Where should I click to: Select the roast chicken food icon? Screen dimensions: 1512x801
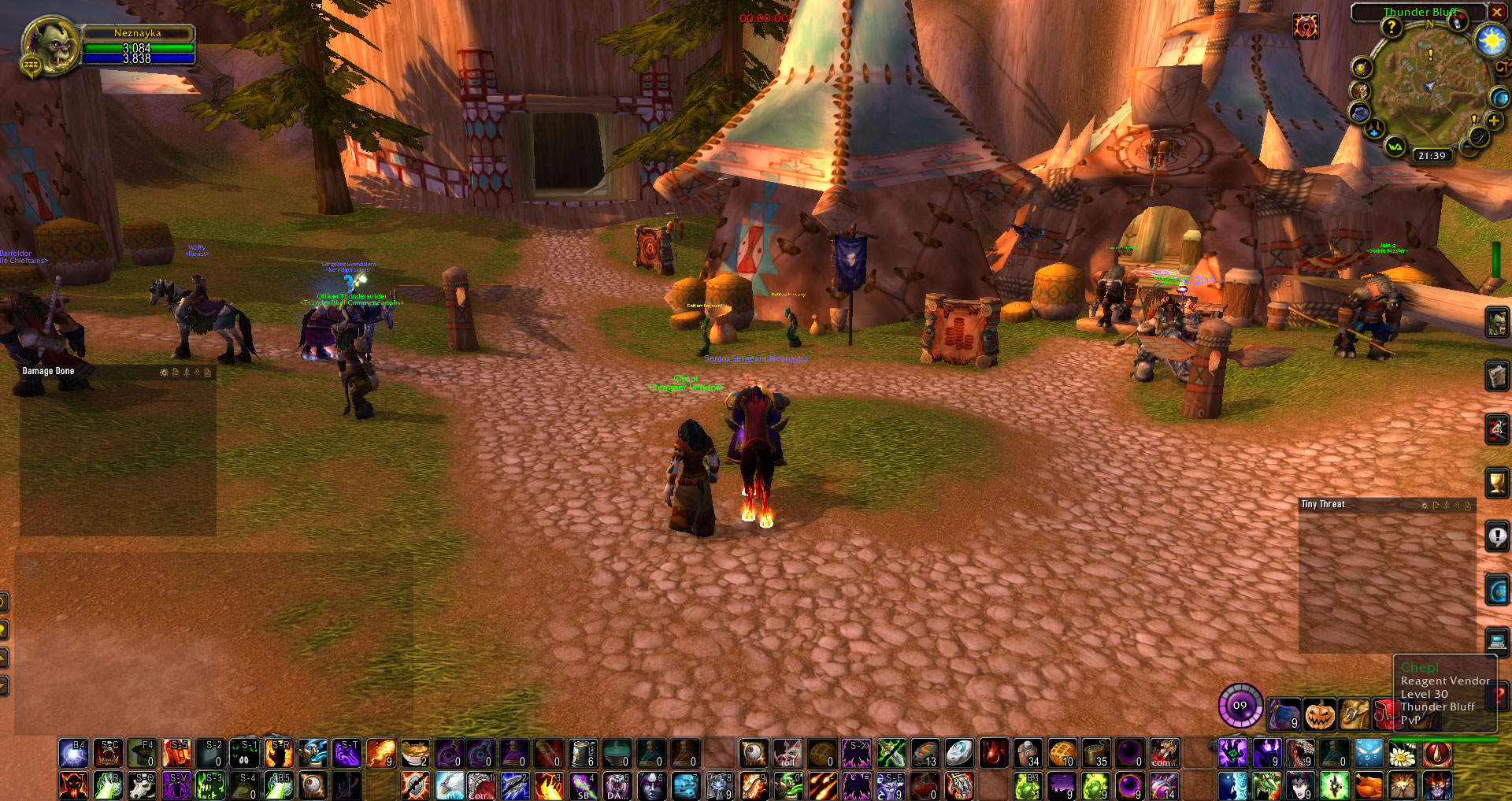click(1369, 785)
